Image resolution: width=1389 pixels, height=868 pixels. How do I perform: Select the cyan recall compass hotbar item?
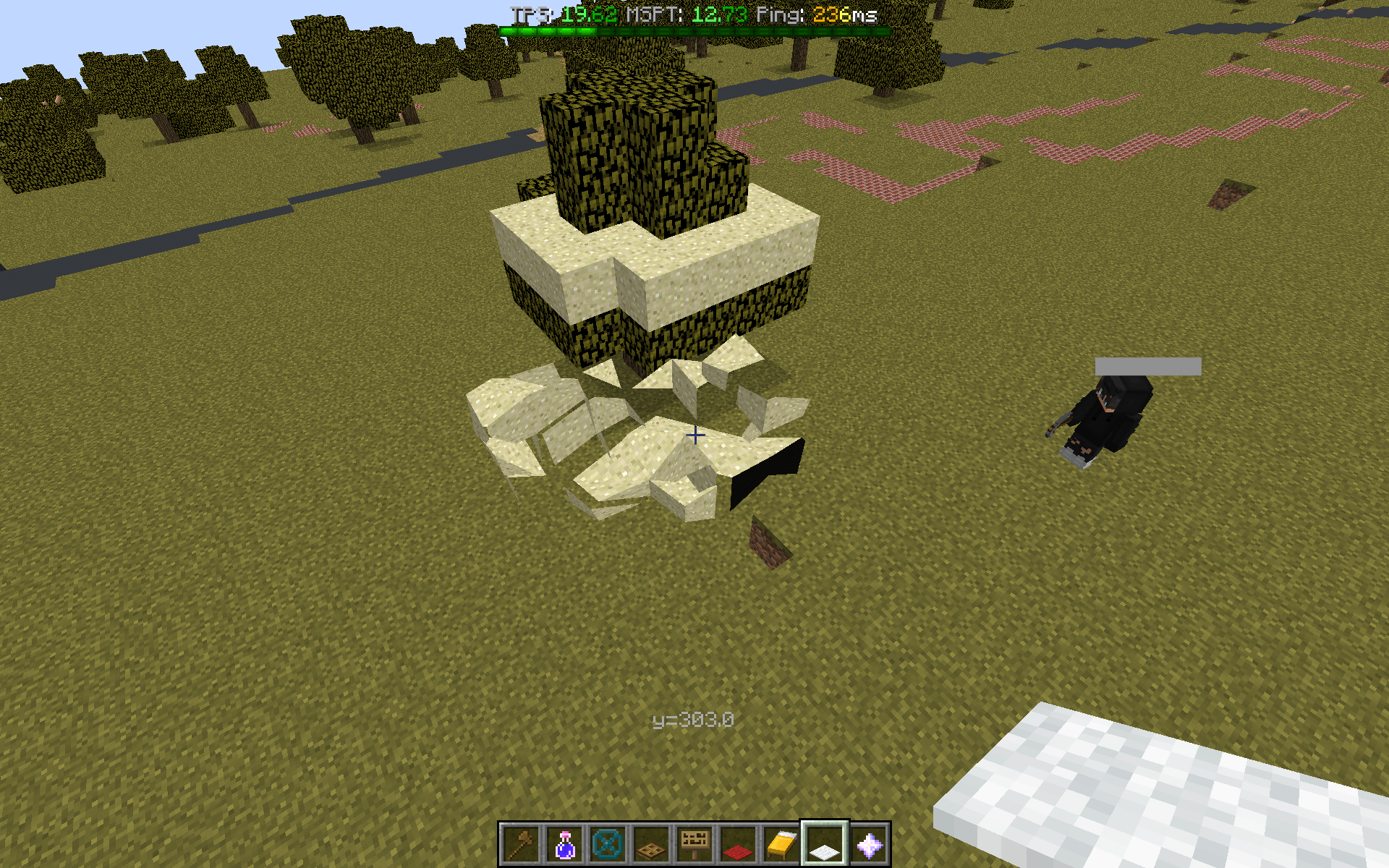point(608,843)
